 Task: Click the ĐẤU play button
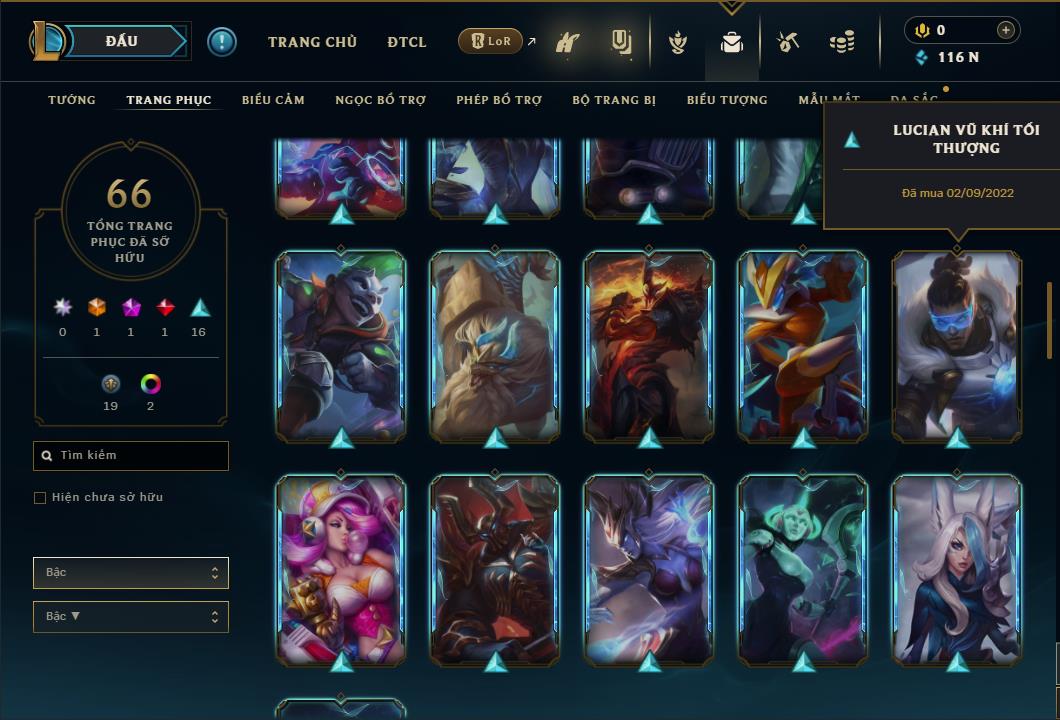click(x=122, y=41)
